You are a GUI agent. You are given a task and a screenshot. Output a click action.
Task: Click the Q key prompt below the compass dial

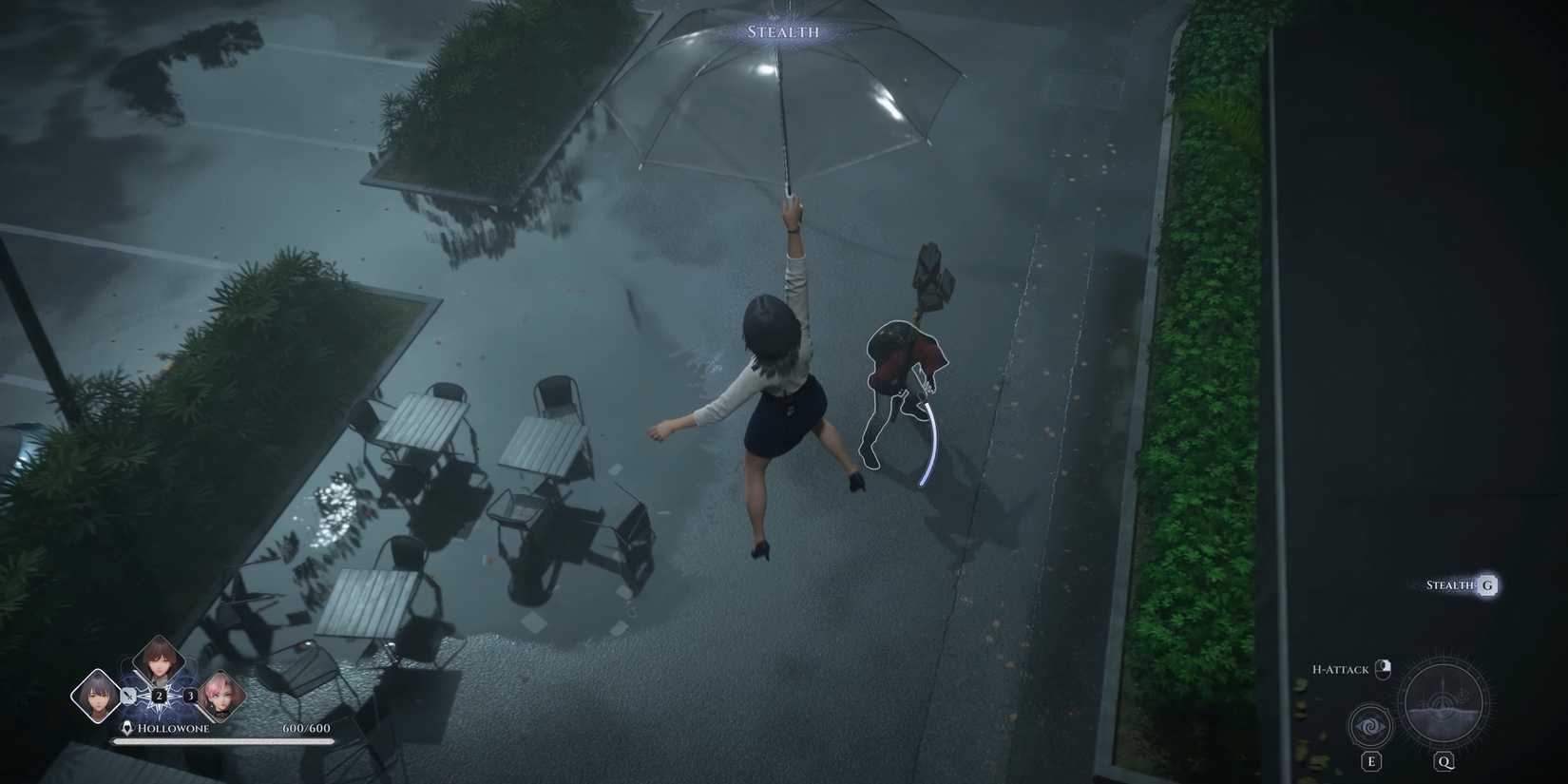[x=1444, y=761]
